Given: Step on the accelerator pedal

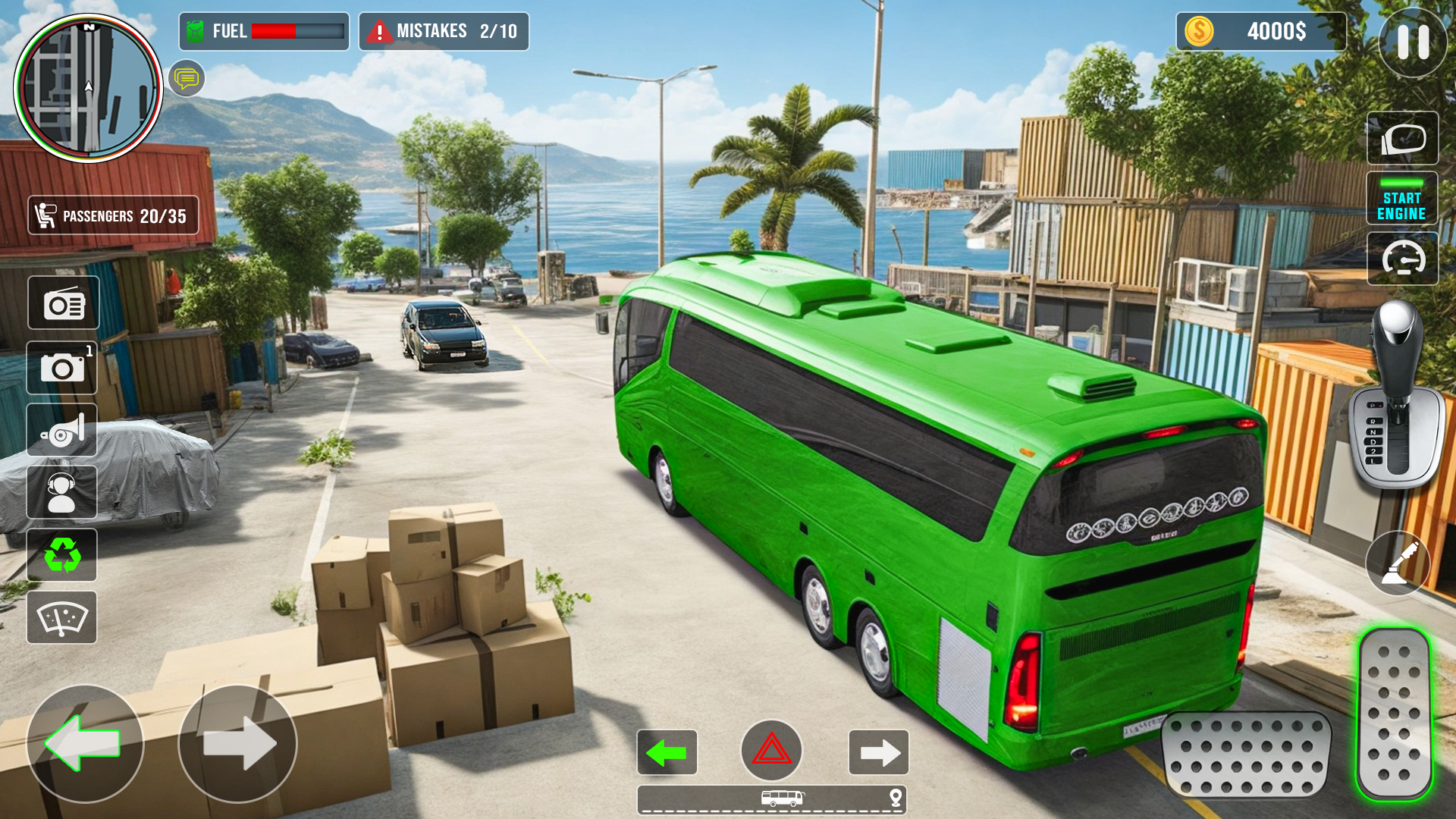Looking at the screenshot, I should 1394,714.
